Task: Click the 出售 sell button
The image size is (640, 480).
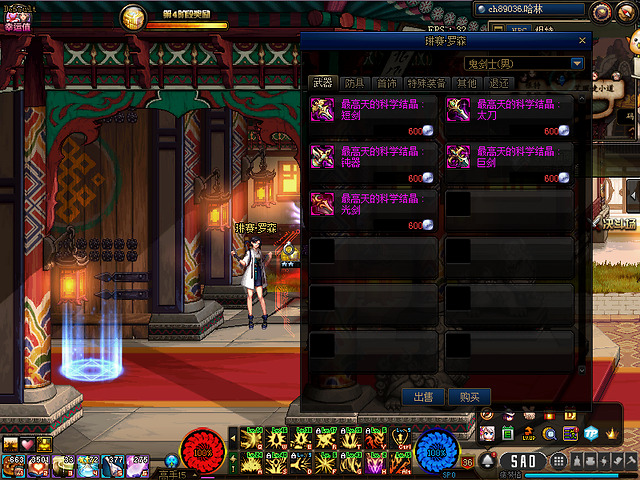Action: [x=422, y=397]
